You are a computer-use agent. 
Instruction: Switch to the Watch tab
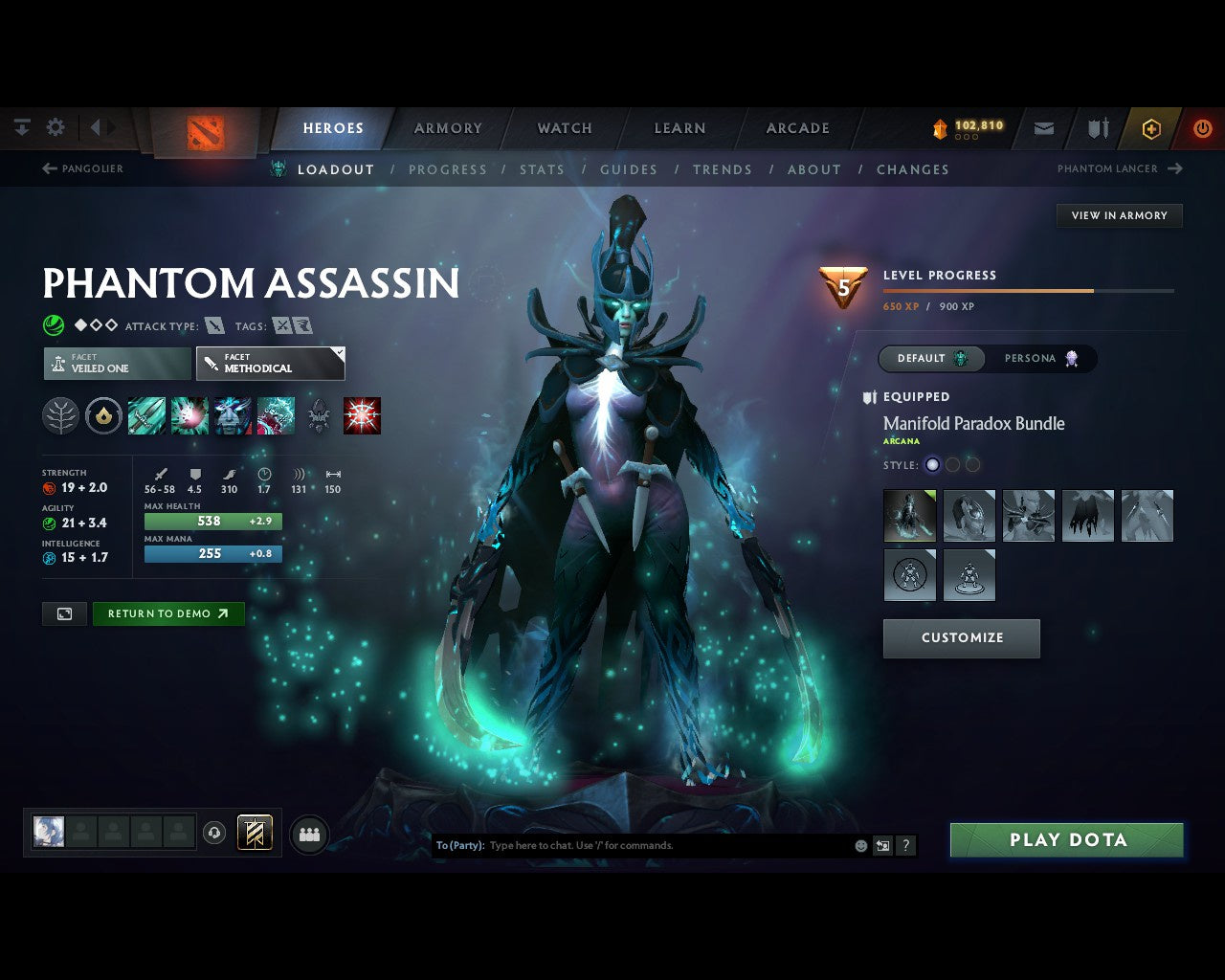point(565,128)
